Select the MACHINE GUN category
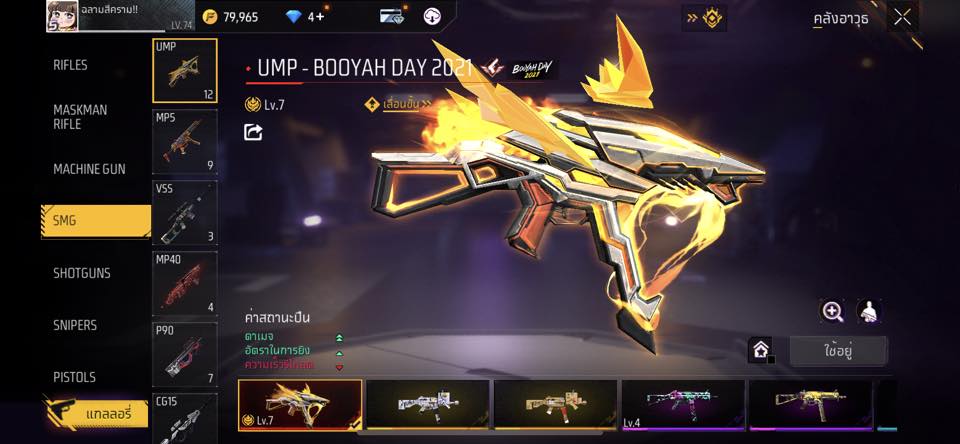 click(89, 169)
